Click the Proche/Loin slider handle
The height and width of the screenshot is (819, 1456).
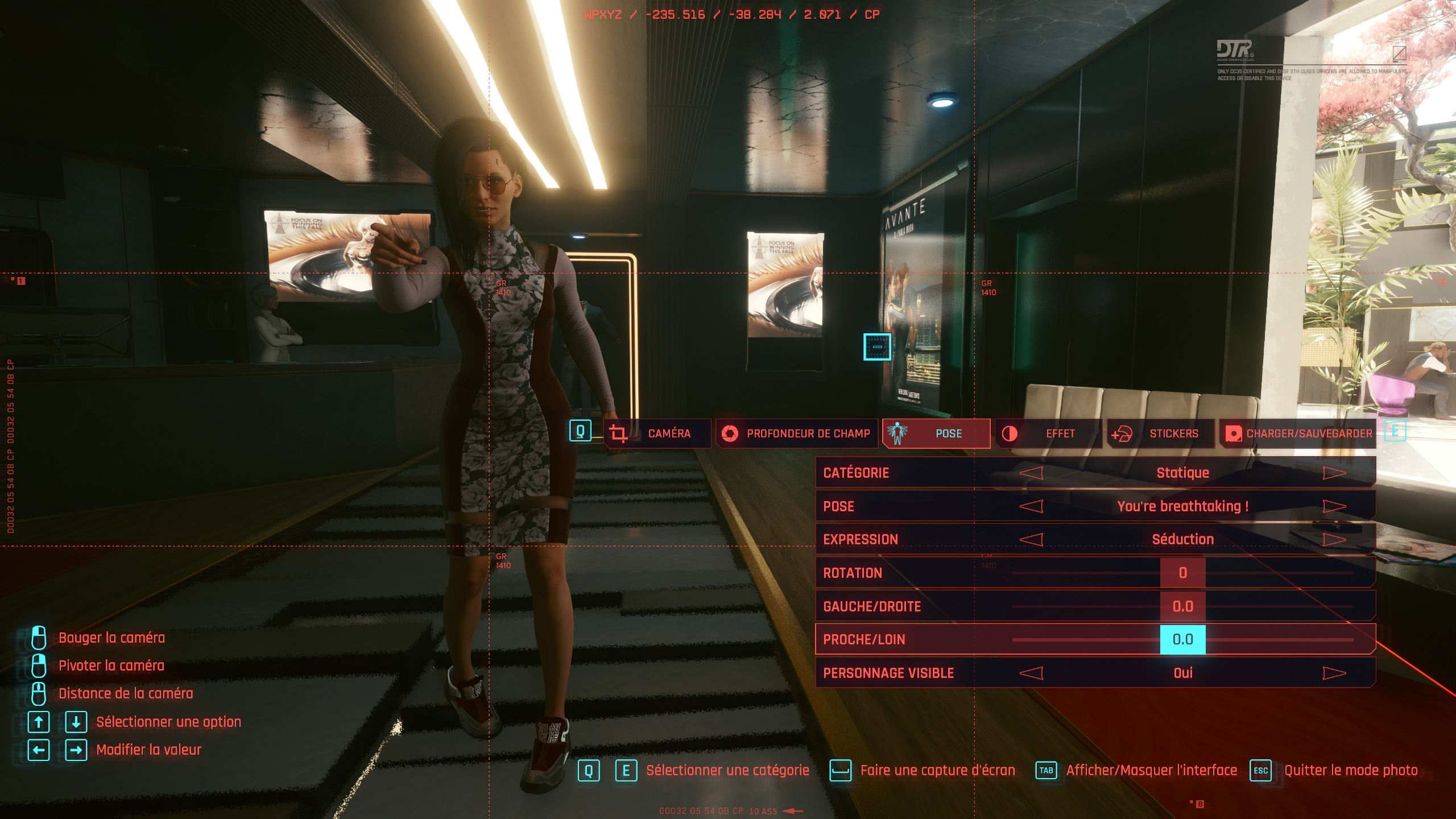1182,639
